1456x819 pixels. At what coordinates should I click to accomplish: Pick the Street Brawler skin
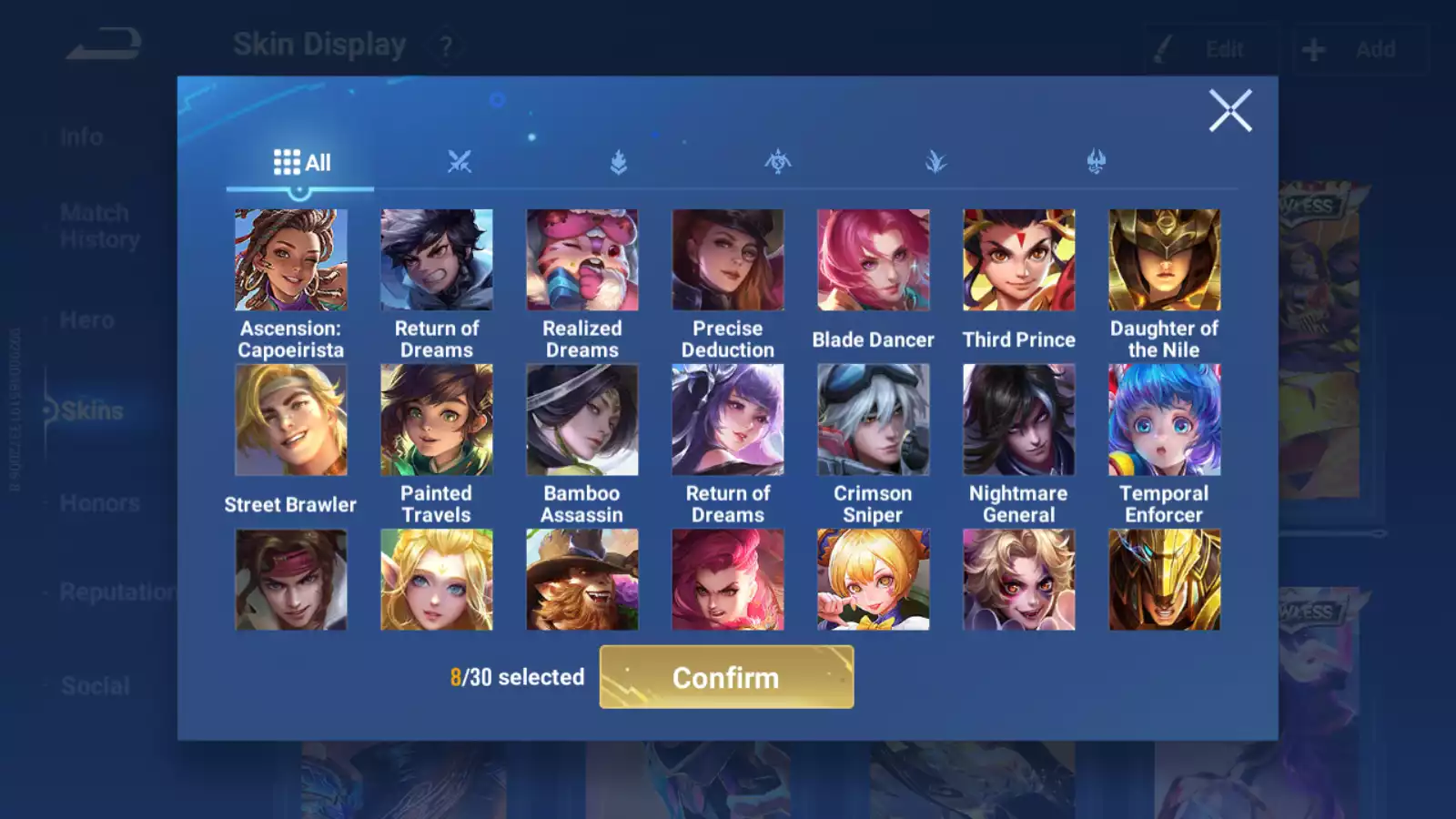point(291,420)
